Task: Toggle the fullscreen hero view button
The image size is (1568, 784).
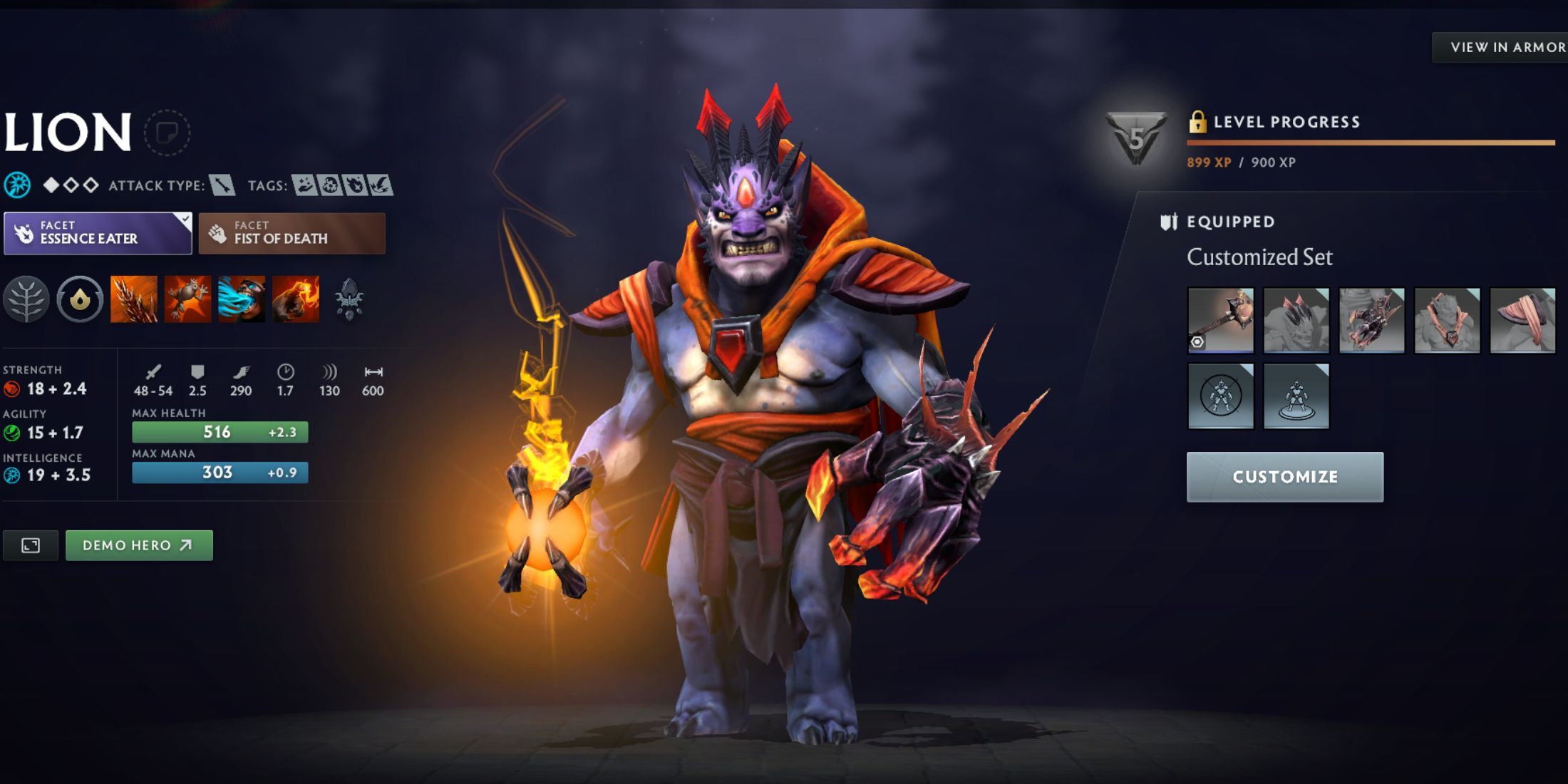Action: [31, 545]
